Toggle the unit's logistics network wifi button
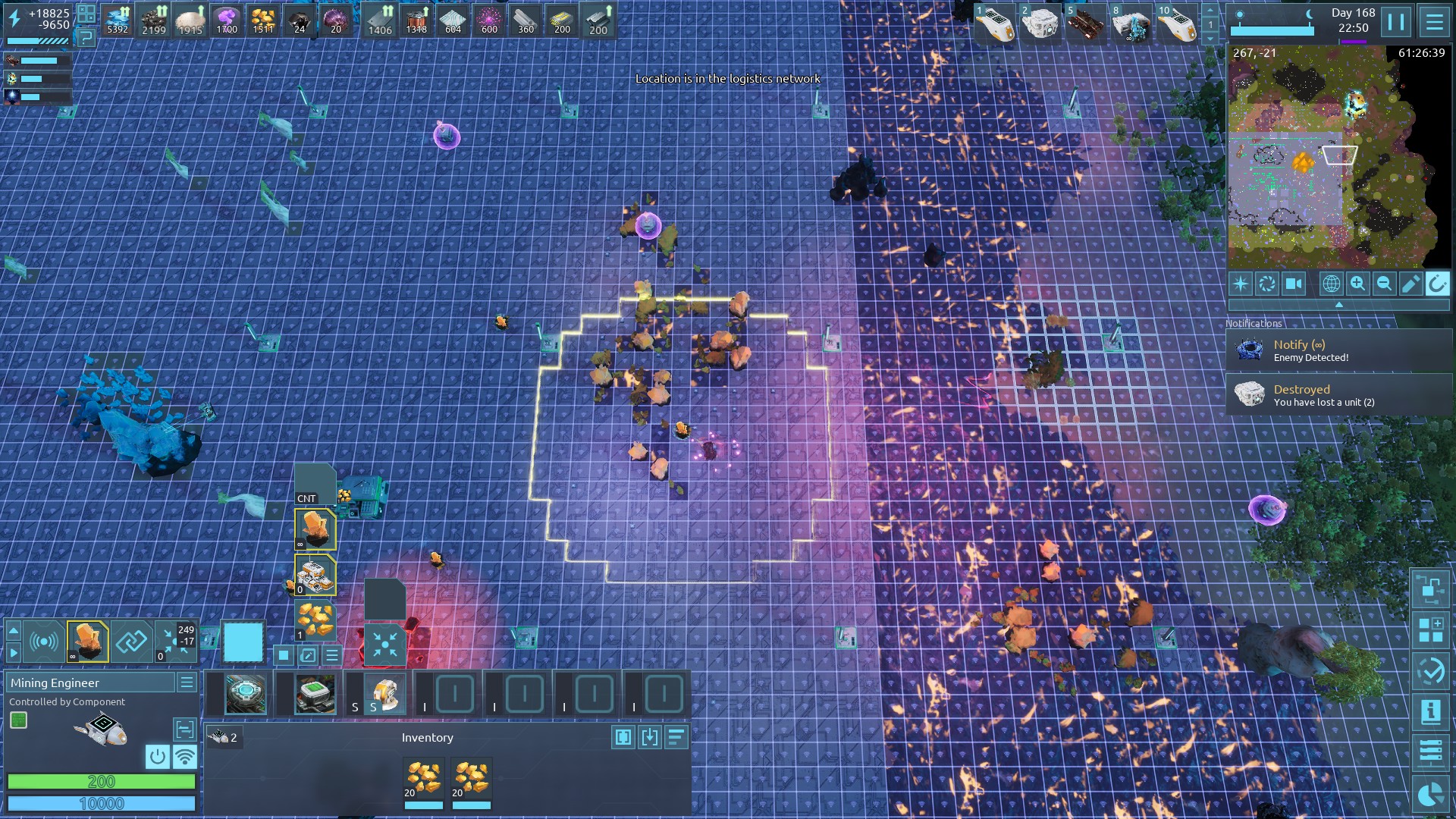This screenshot has height=819, width=1456. (184, 756)
